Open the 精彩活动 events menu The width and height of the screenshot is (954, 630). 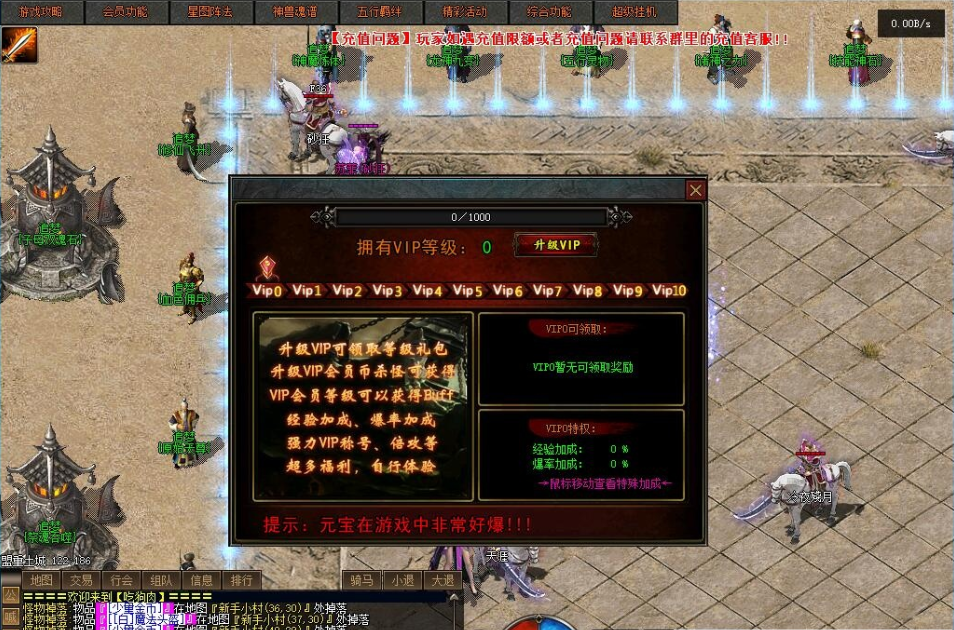coord(463,13)
